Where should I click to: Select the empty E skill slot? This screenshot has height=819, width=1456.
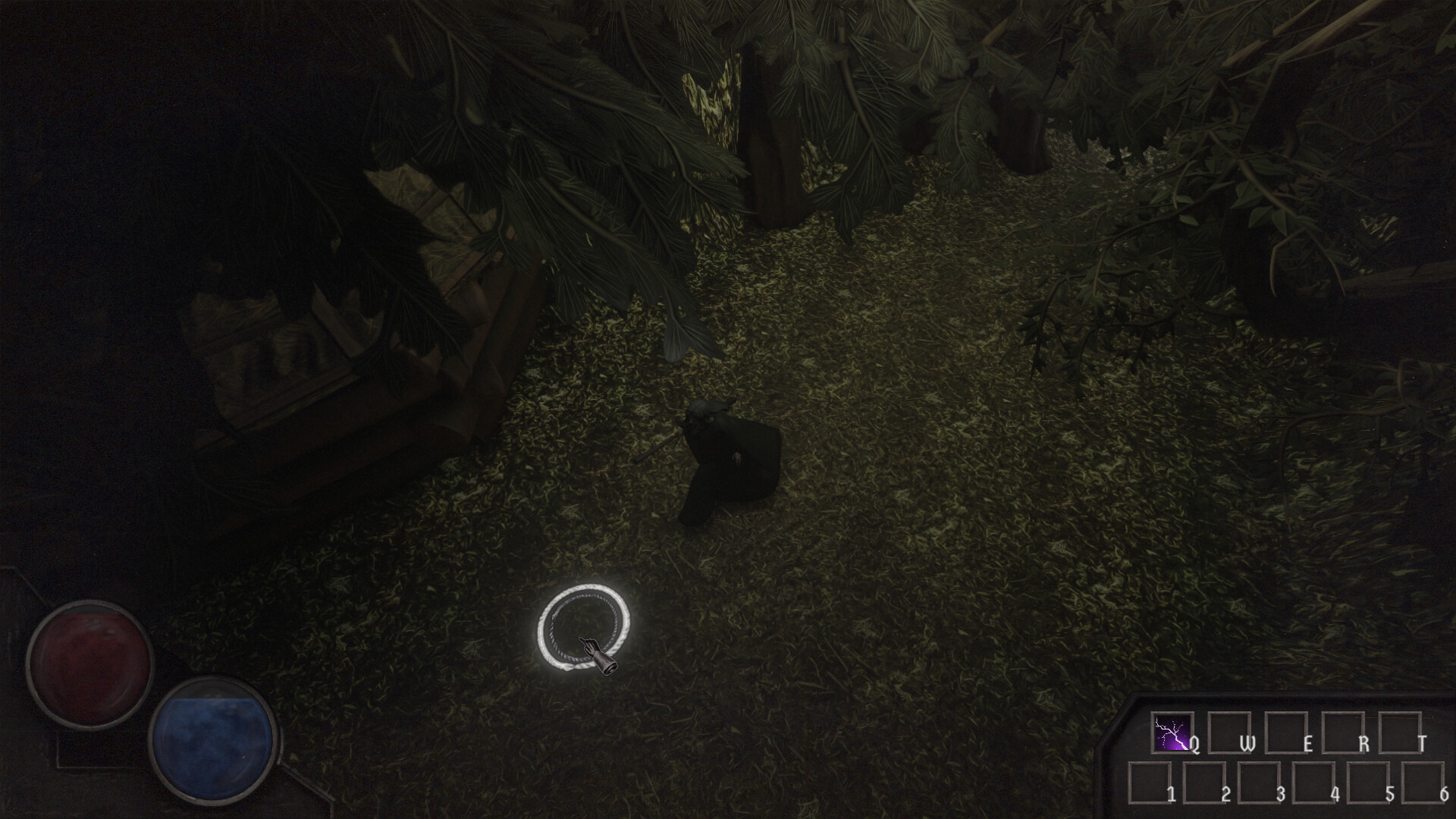(1286, 733)
